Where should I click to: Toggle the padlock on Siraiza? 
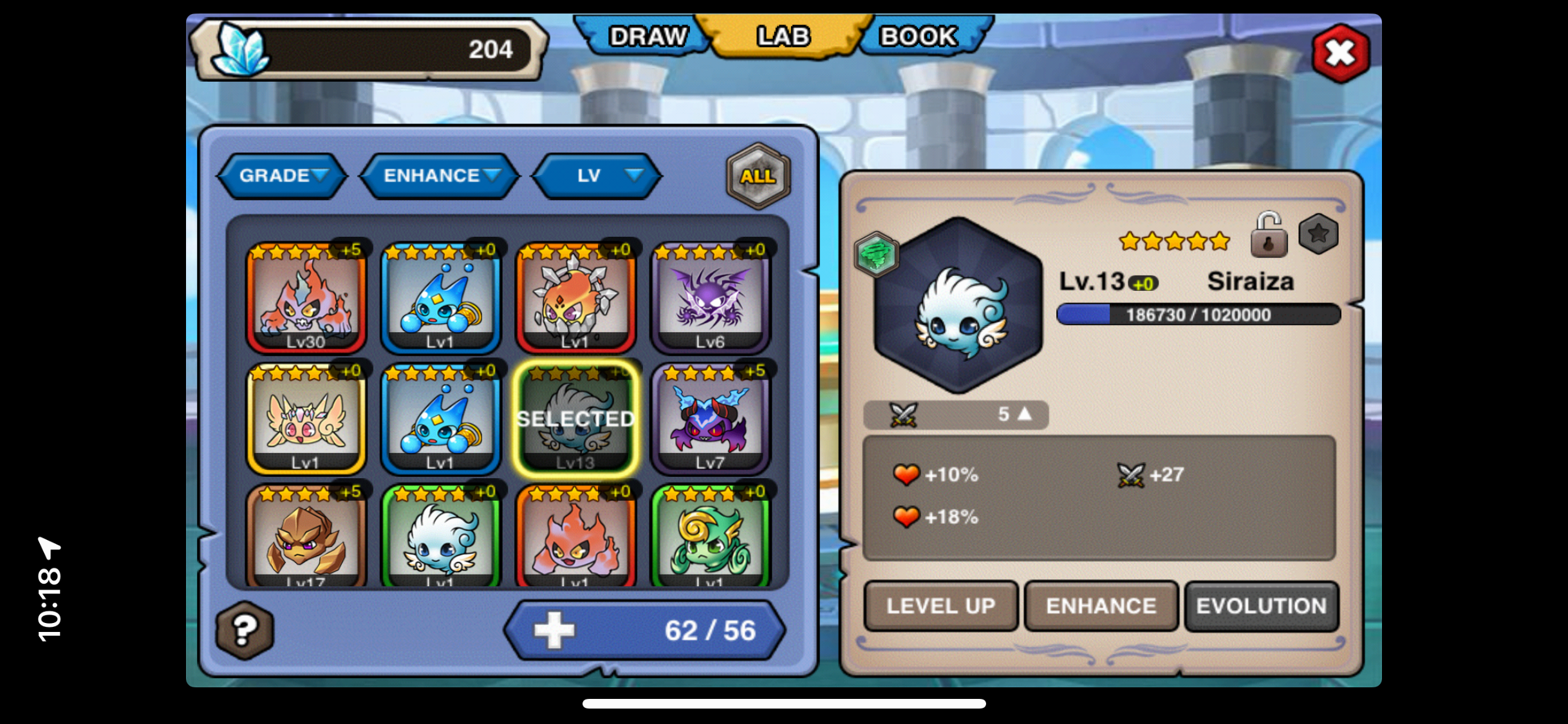1268,236
